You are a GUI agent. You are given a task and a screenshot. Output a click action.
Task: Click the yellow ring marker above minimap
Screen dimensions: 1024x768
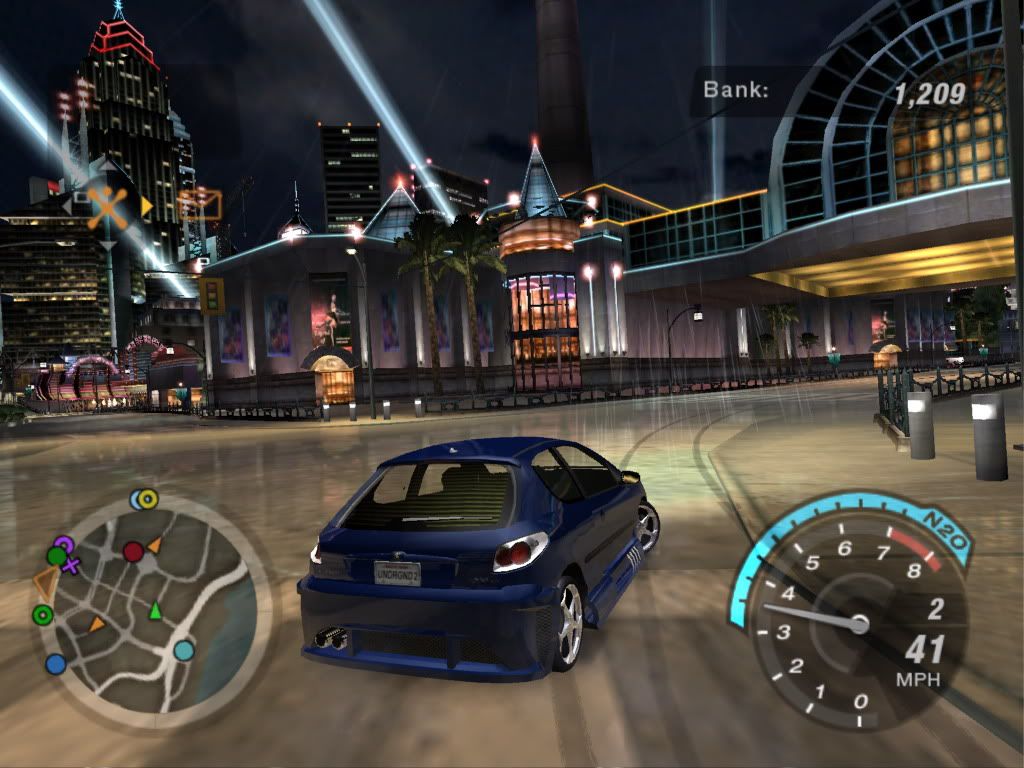tap(148, 498)
